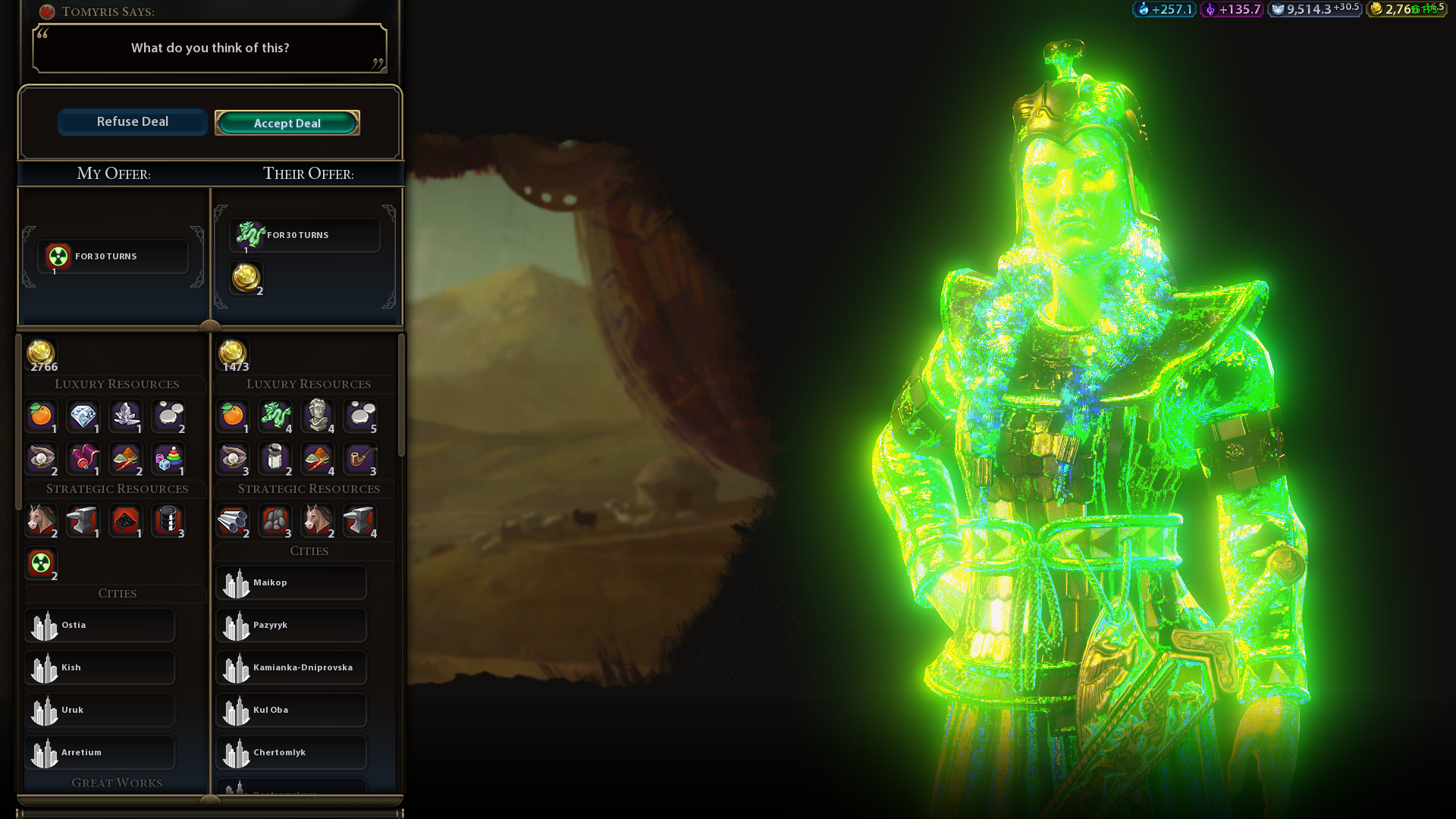Collapse the offer panel using the center arrow

click(x=209, y=325)
